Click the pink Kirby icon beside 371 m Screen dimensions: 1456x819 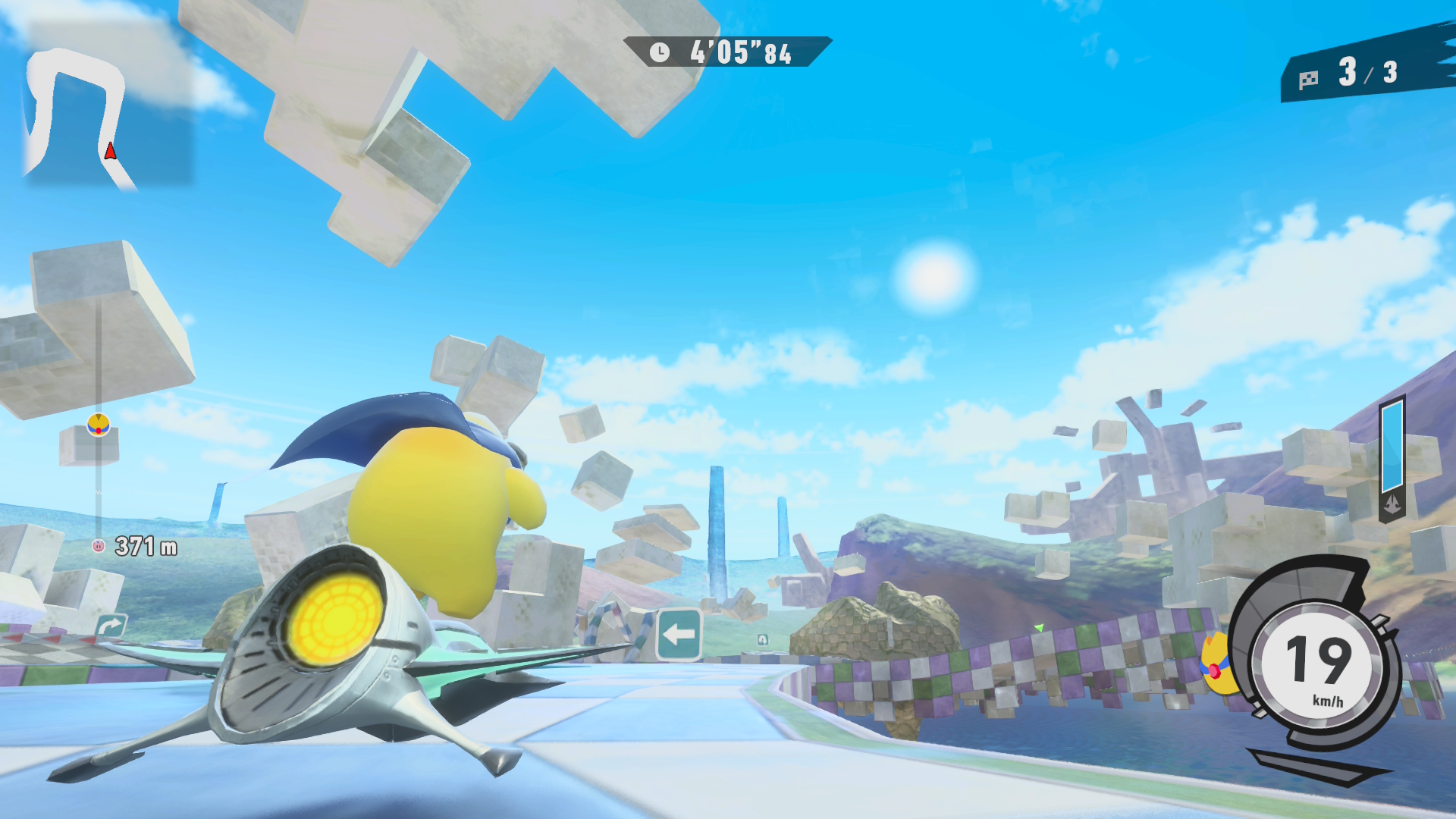click(98, 545)
